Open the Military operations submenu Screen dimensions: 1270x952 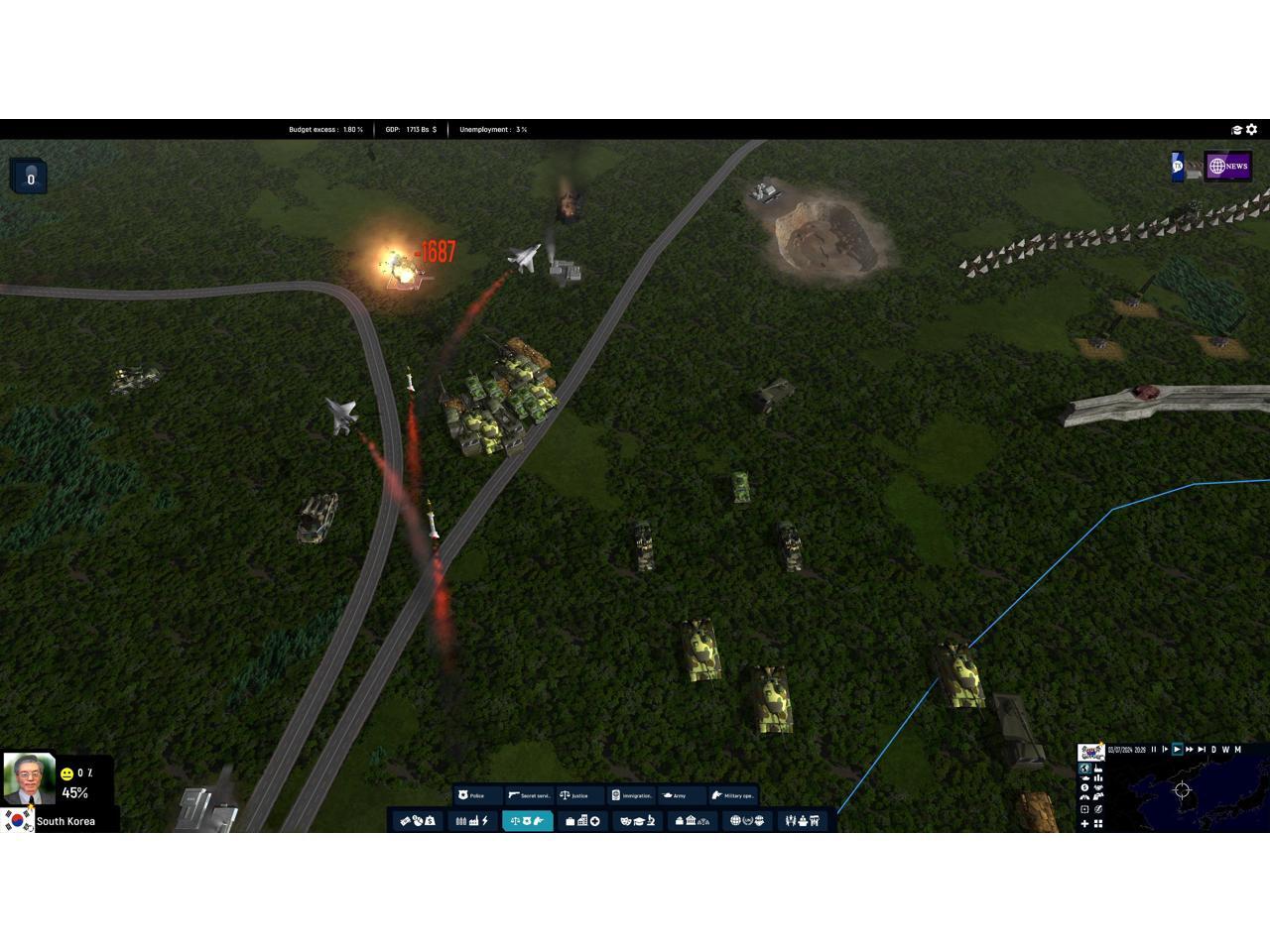point(733,795)
